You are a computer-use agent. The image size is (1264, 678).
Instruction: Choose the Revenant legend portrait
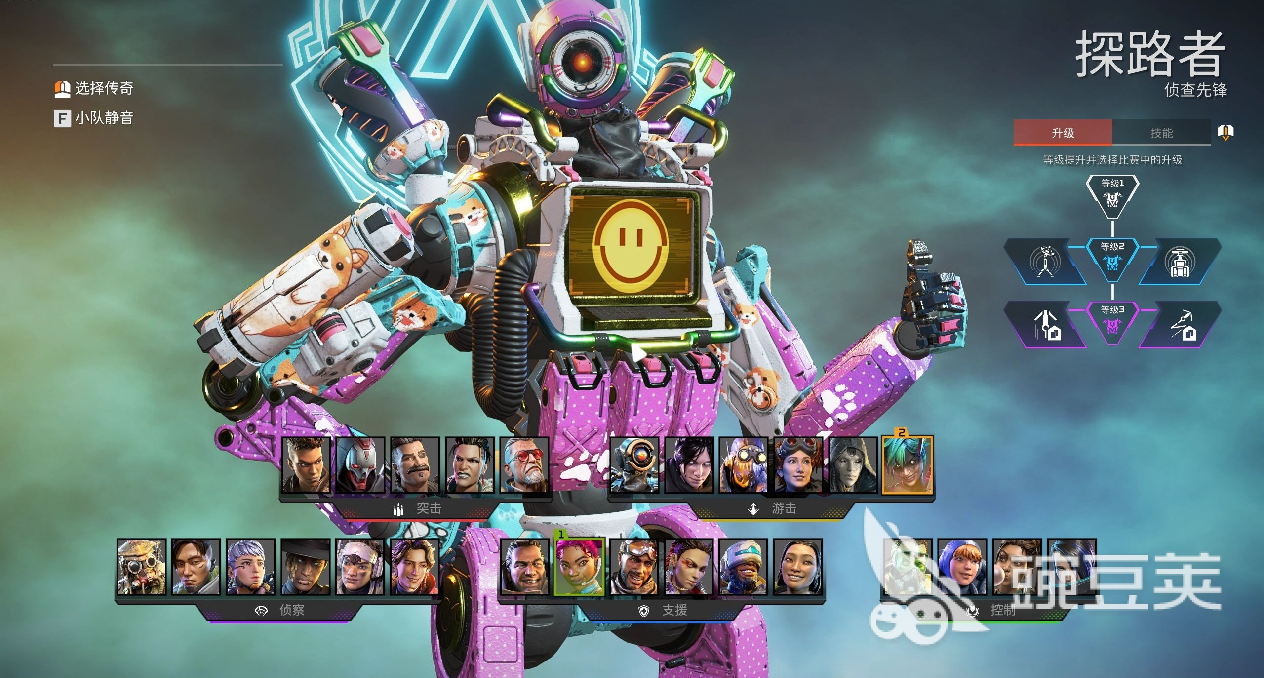coord(360,465)
